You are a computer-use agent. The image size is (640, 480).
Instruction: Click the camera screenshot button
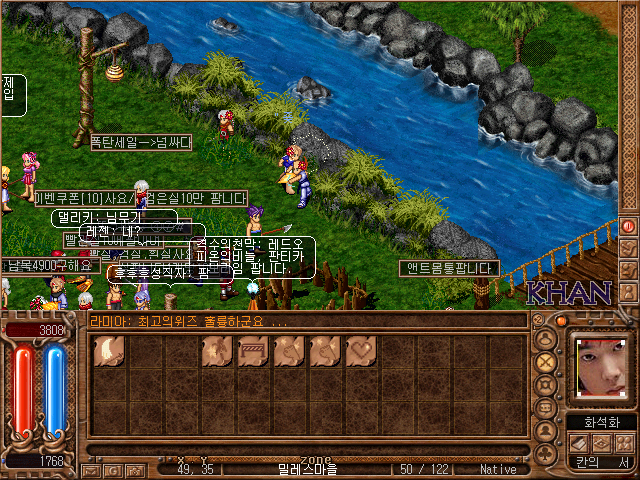(132, 469)
